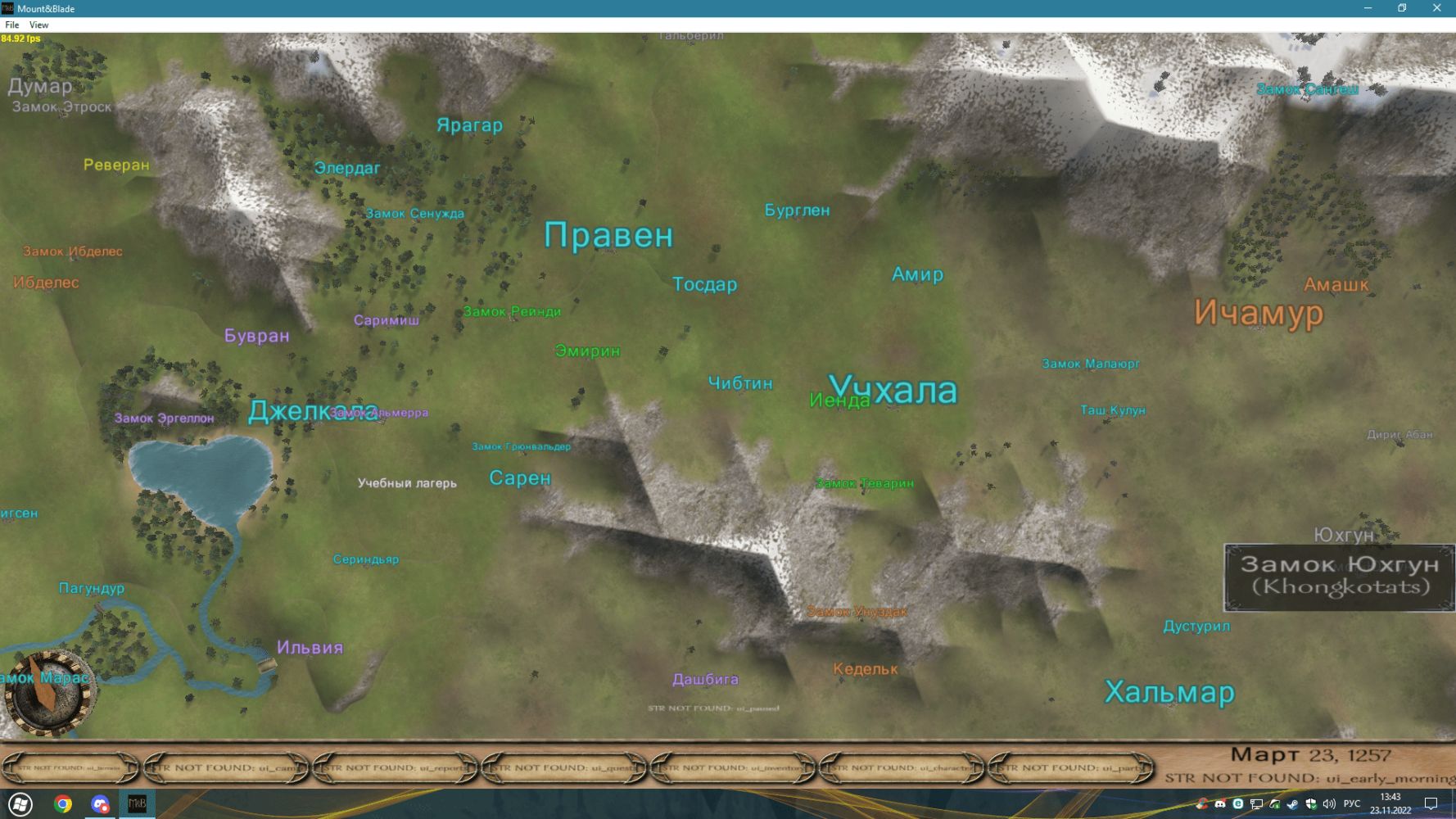Screen dimensions: 1456x819
Task: Close the Mount&Blade window
Action: tap(1436, 8)
